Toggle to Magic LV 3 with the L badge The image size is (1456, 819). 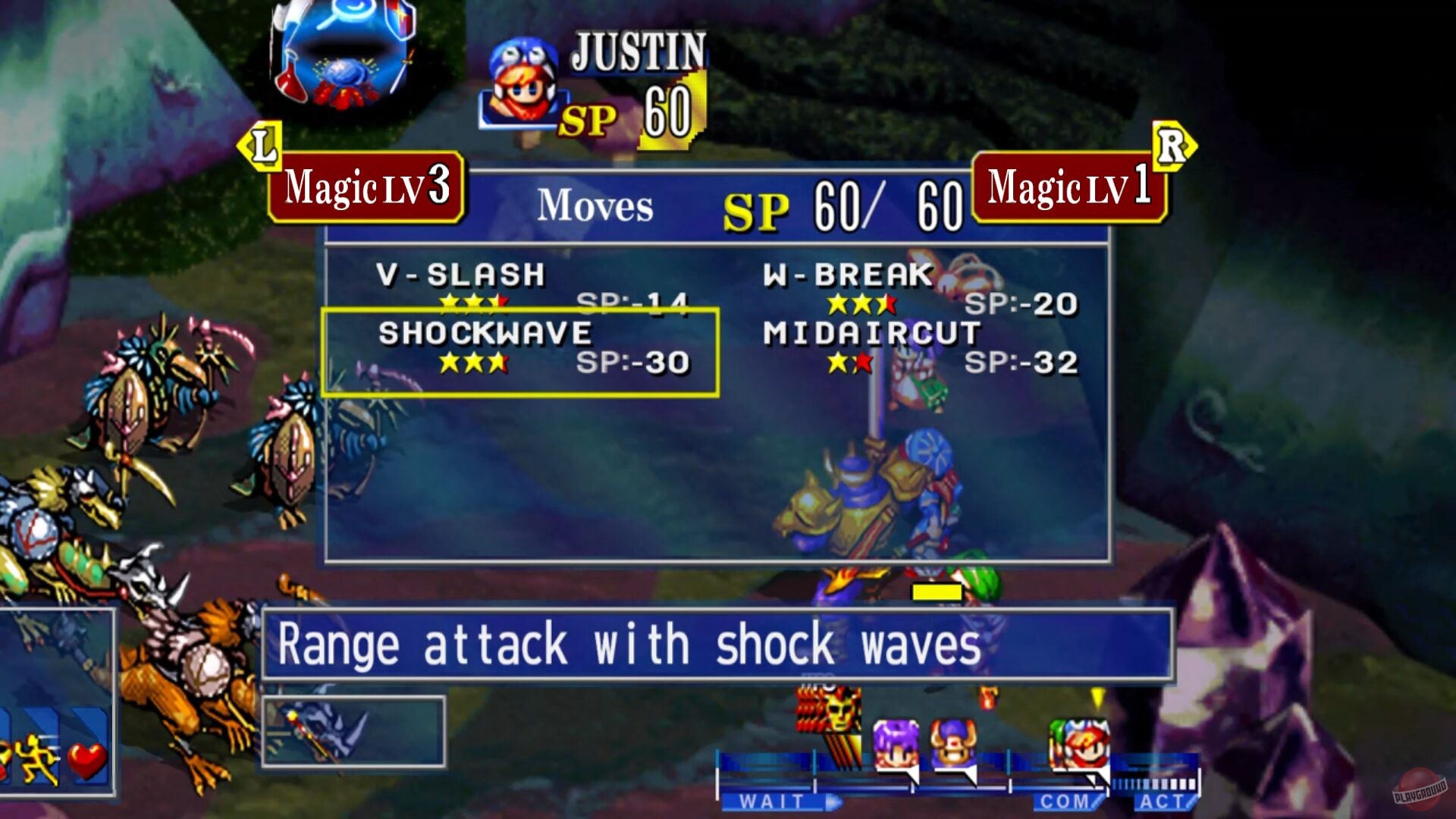364,188
